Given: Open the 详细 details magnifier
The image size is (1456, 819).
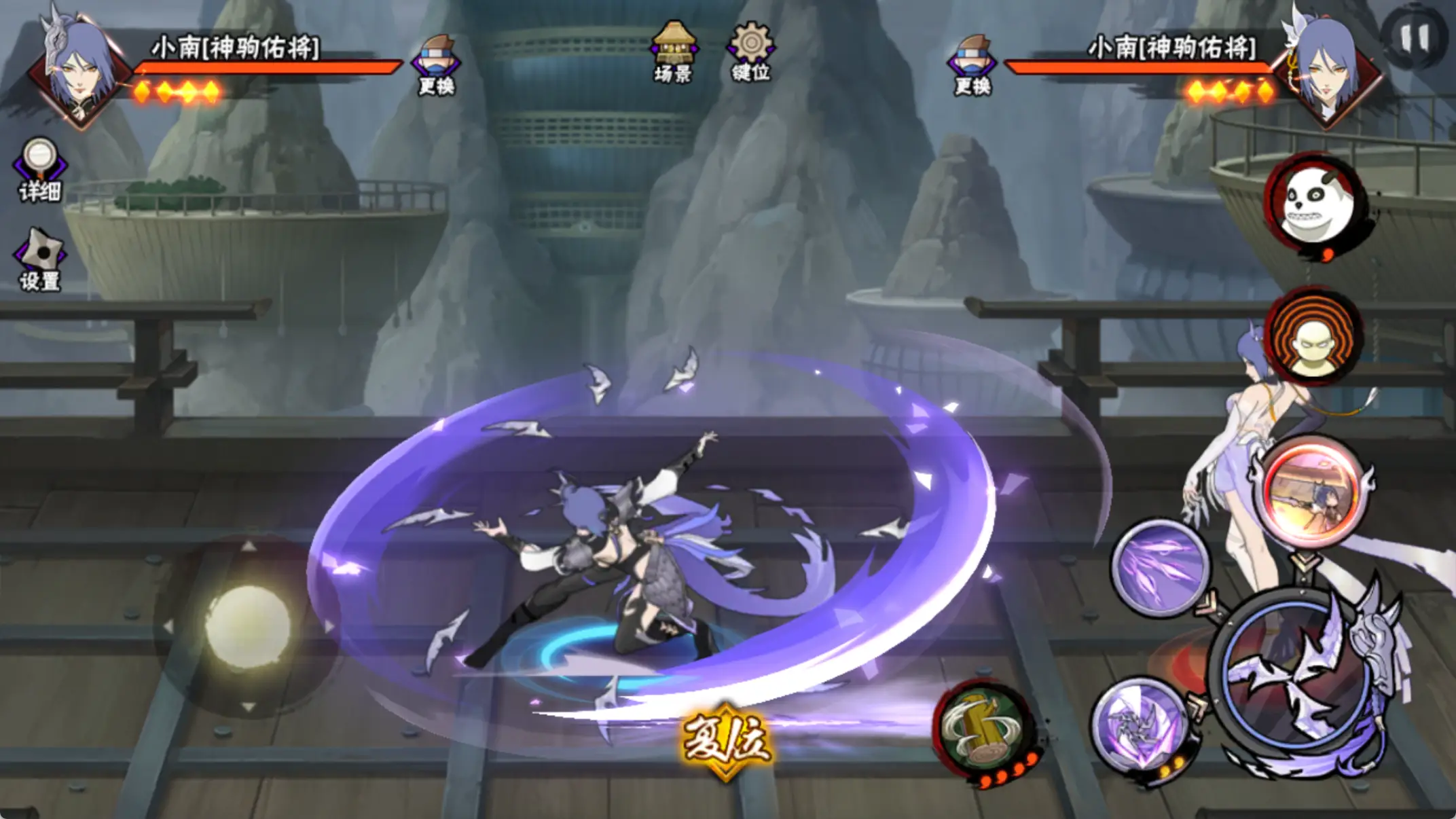Looking at the screenshot, I should pyautogui.click(x=39, y=170).
